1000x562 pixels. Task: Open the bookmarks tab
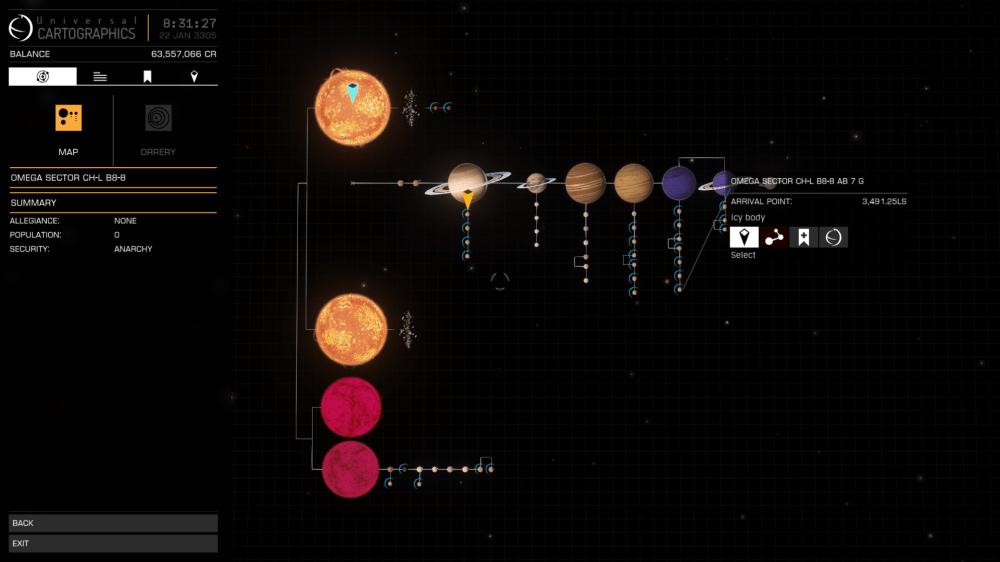click(x=147, y=77)
